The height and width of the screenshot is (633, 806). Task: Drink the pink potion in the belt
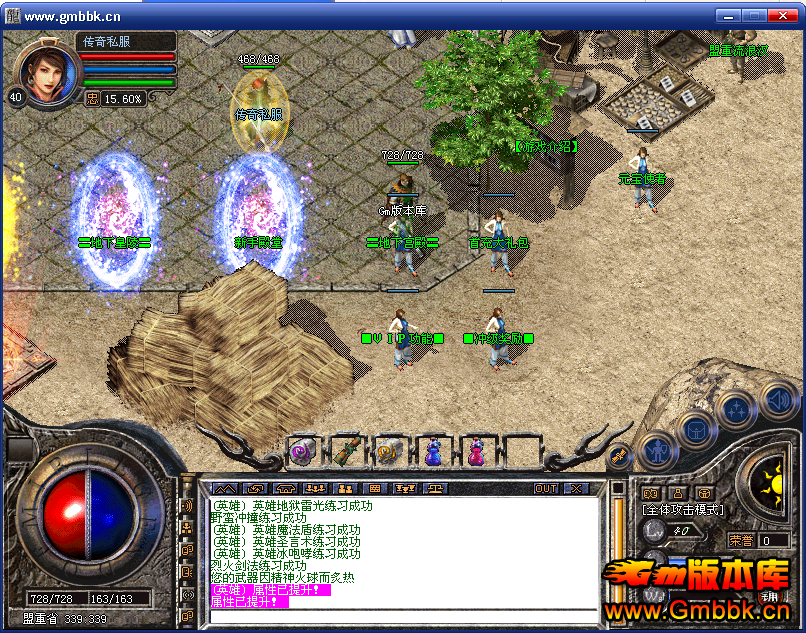coord(476,452)
